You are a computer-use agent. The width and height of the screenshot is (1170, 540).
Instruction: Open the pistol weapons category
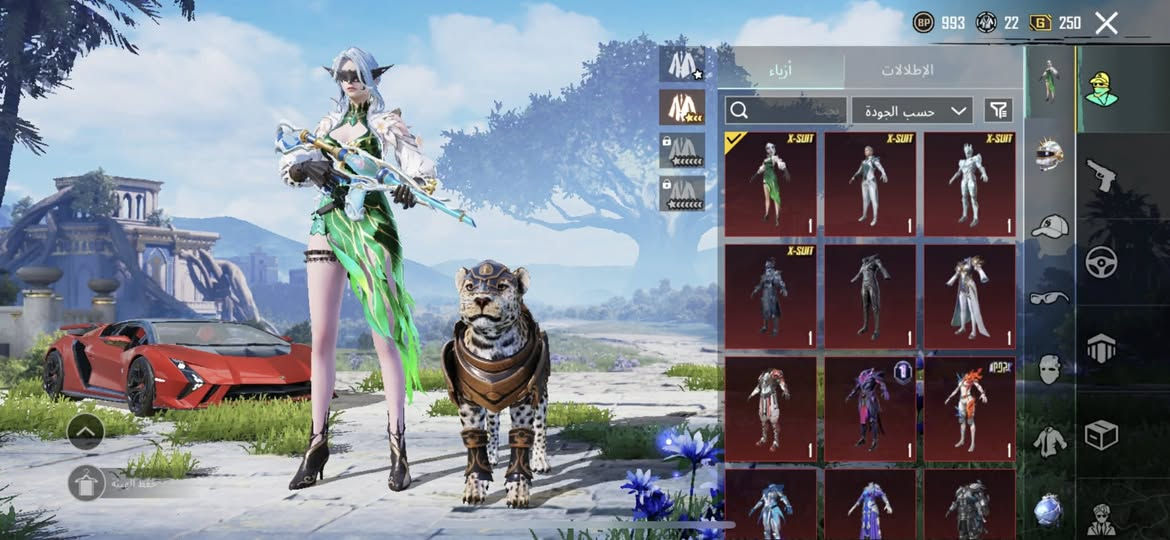[1101, 175]
